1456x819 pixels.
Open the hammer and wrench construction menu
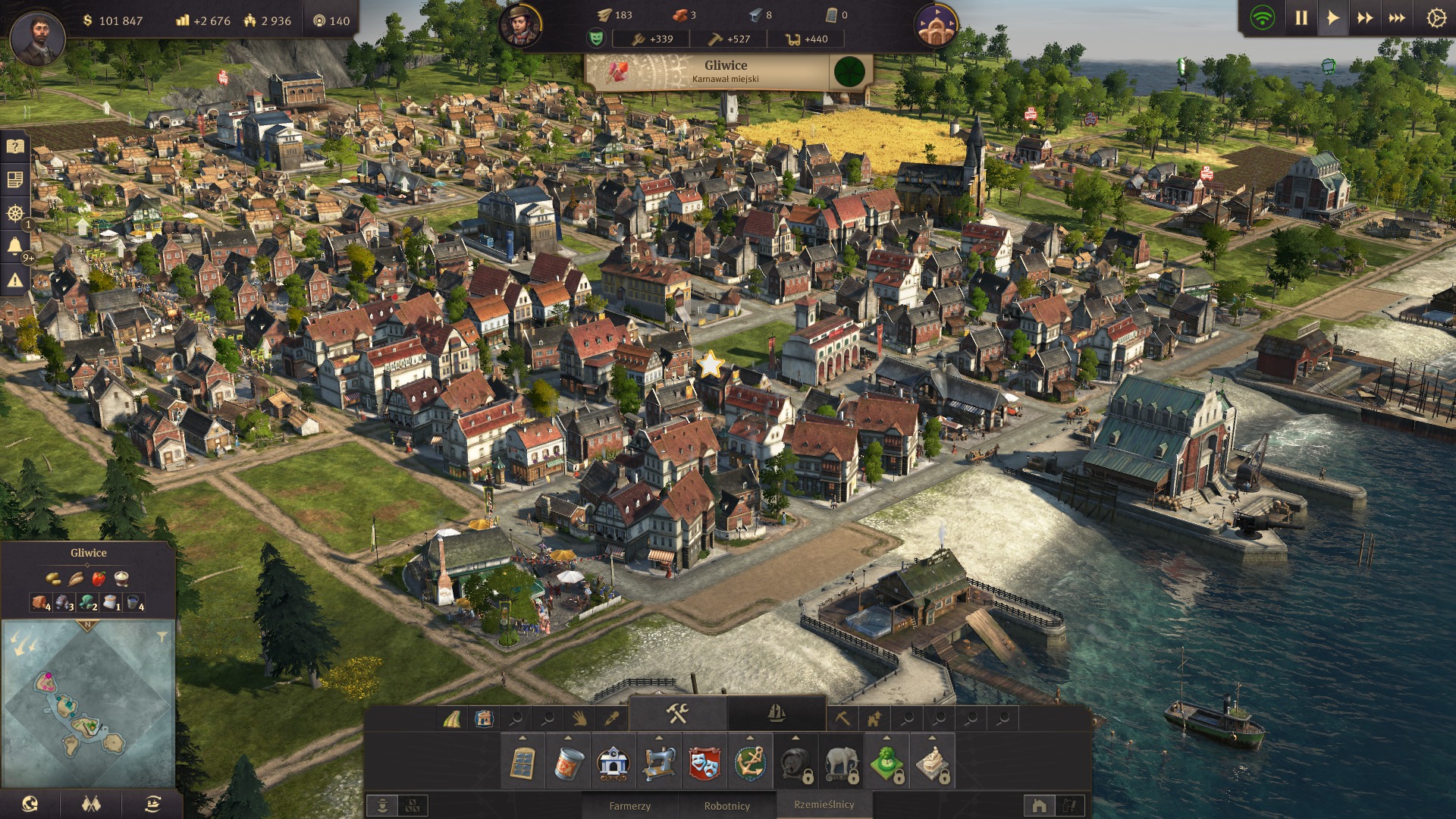[677, 714]
